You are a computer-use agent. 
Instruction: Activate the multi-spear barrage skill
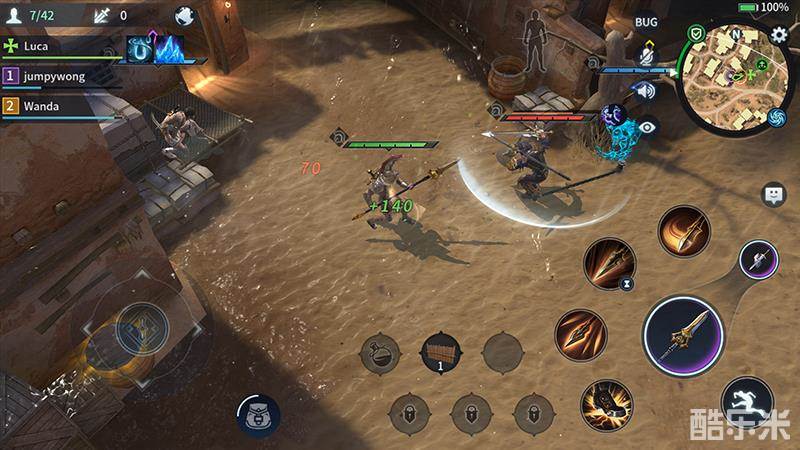[x=581, y=334]
